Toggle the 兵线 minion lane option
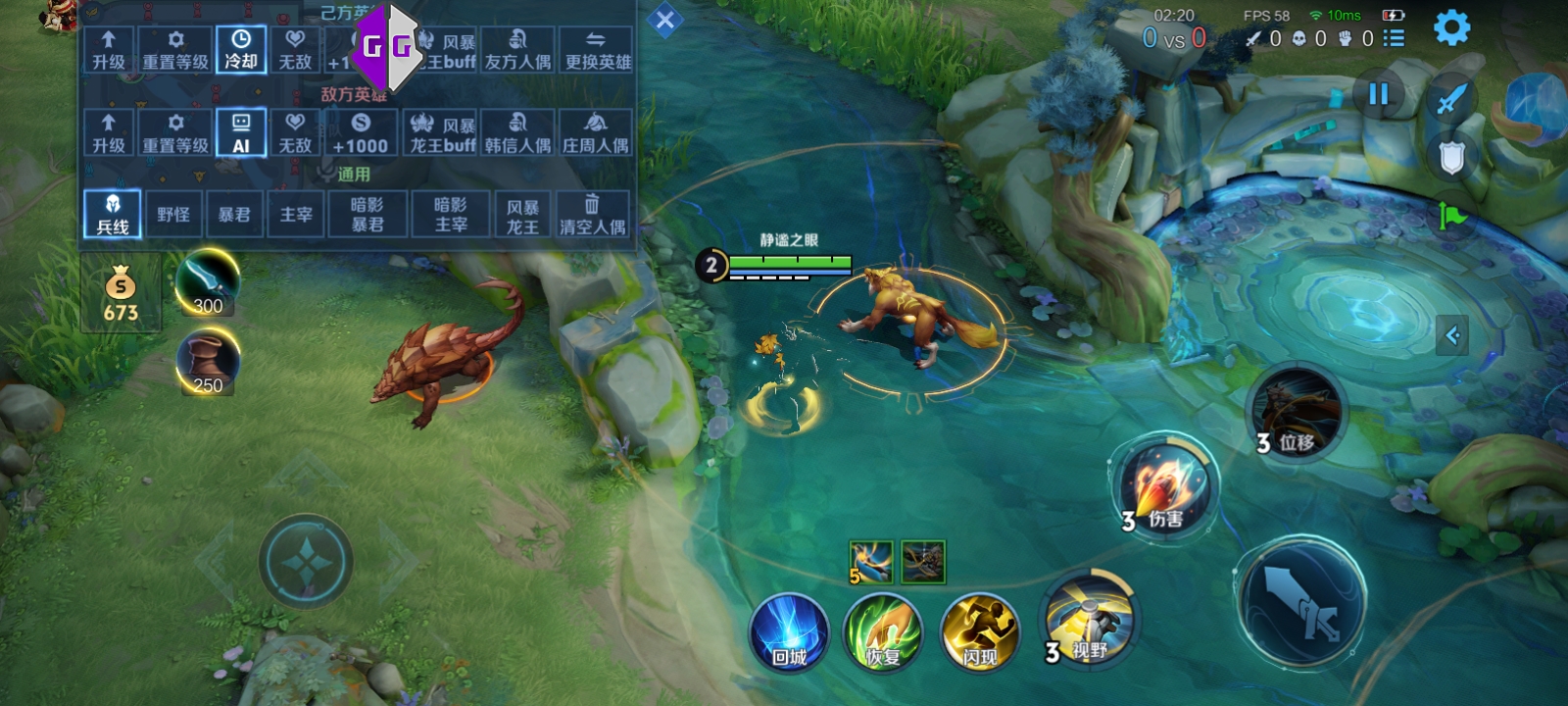The image size is (1568, 706). (113, 215)
